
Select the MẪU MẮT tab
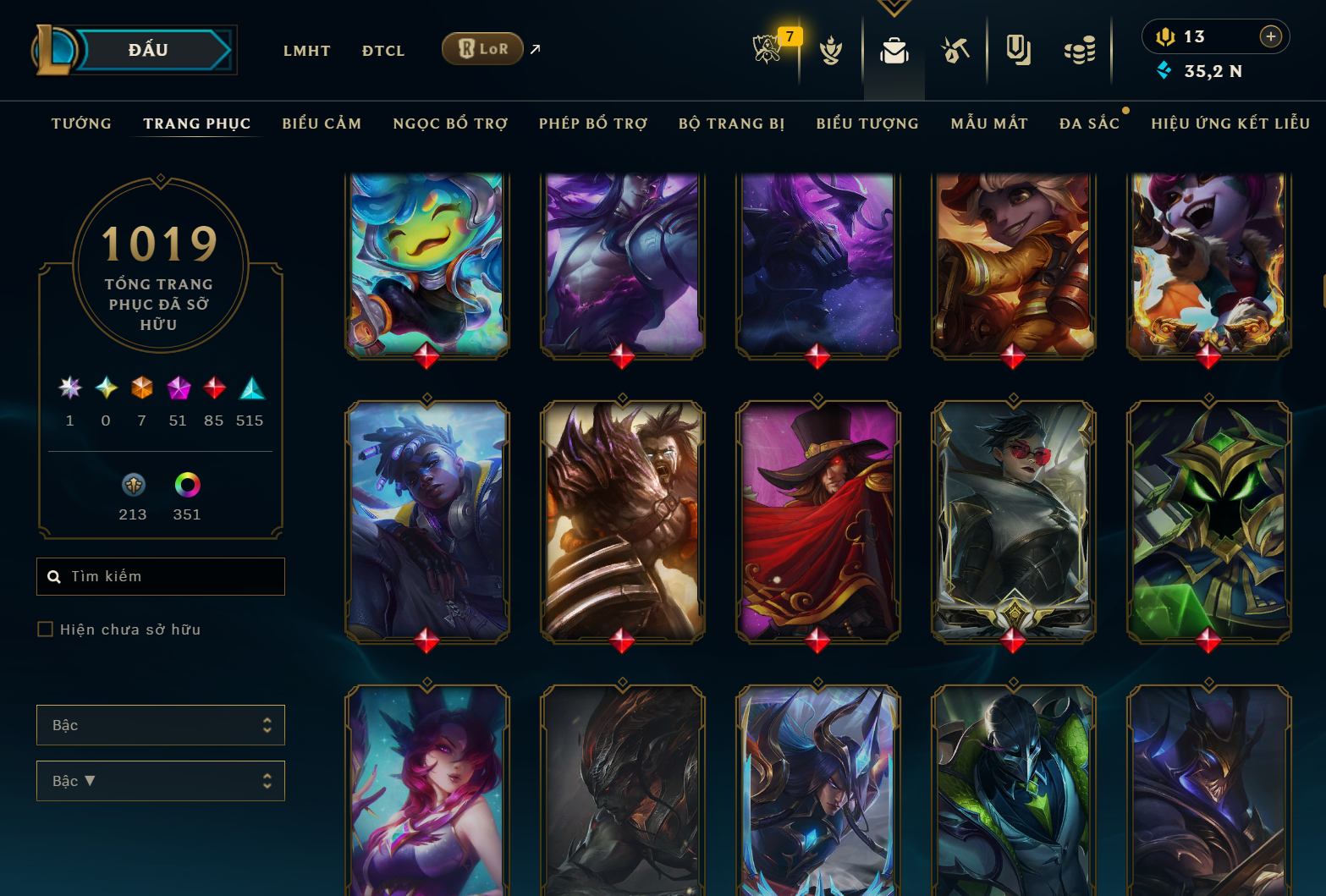coord(989,124)
